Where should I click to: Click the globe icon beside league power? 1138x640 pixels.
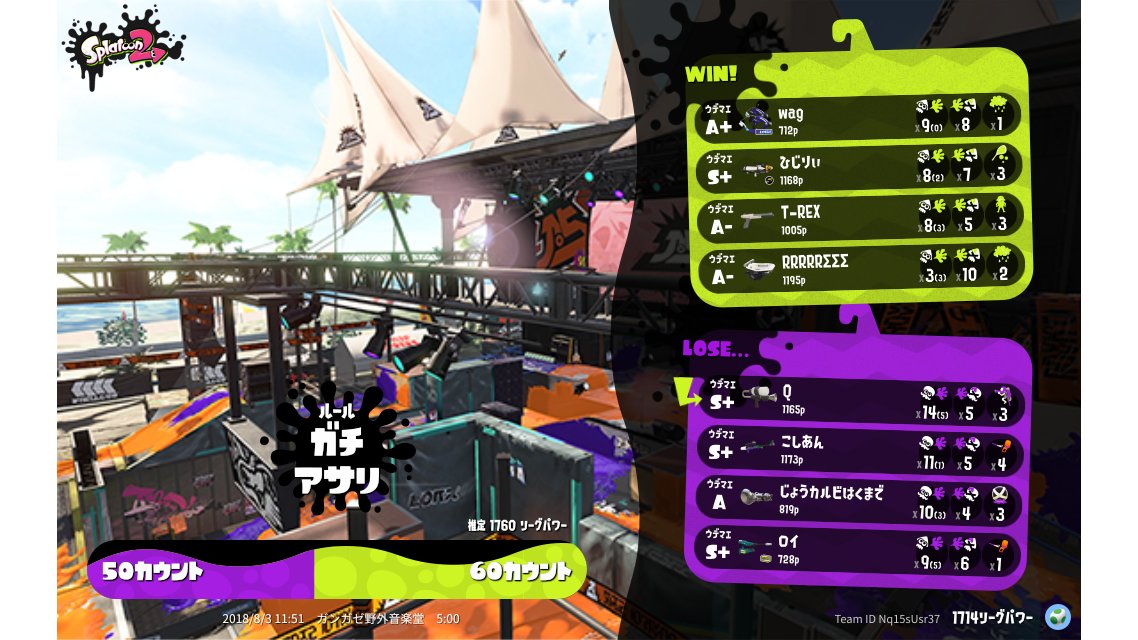click(x=1057, y=615)
